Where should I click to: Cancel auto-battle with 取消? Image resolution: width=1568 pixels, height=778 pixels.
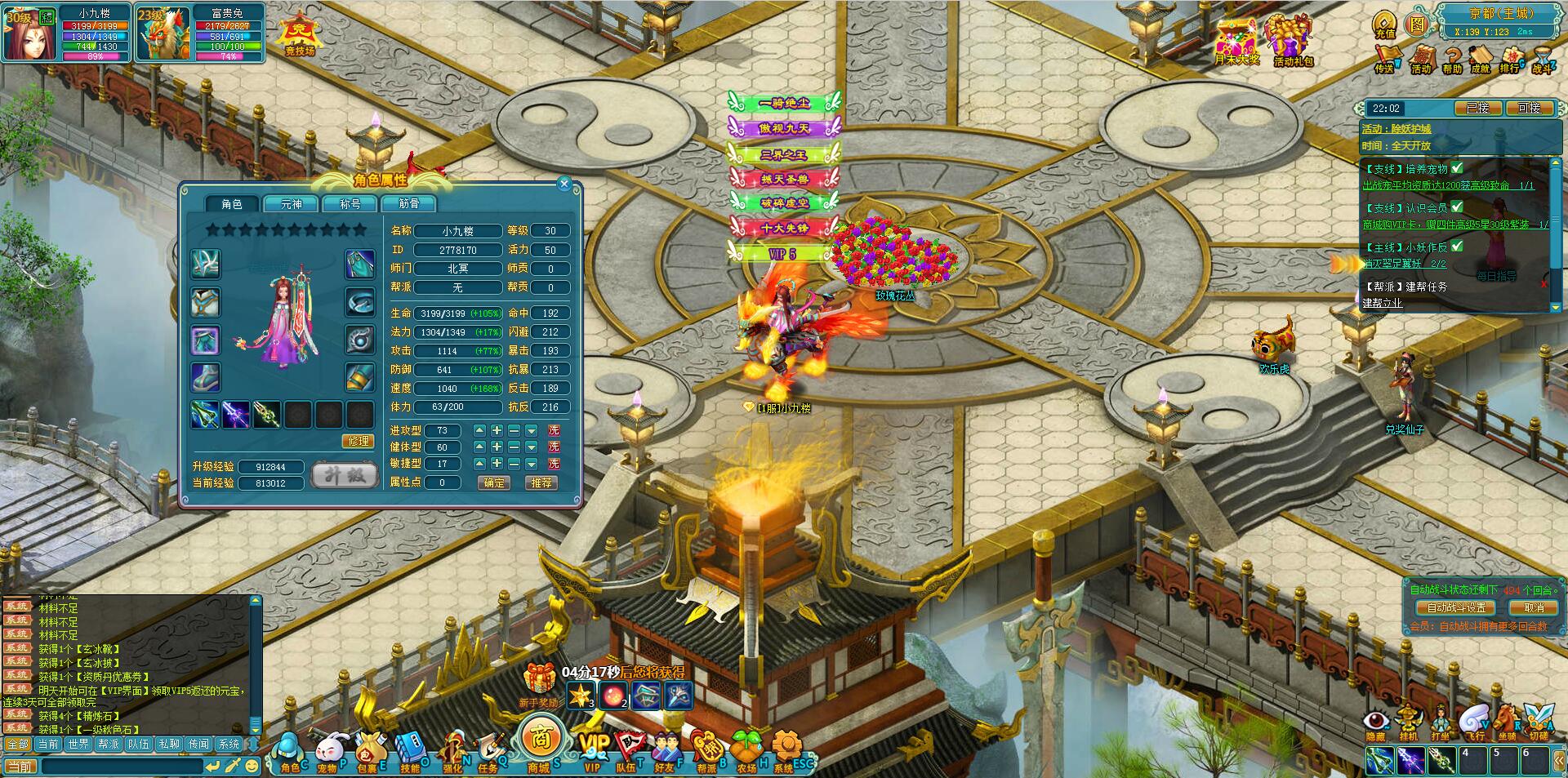[1533, 607]
